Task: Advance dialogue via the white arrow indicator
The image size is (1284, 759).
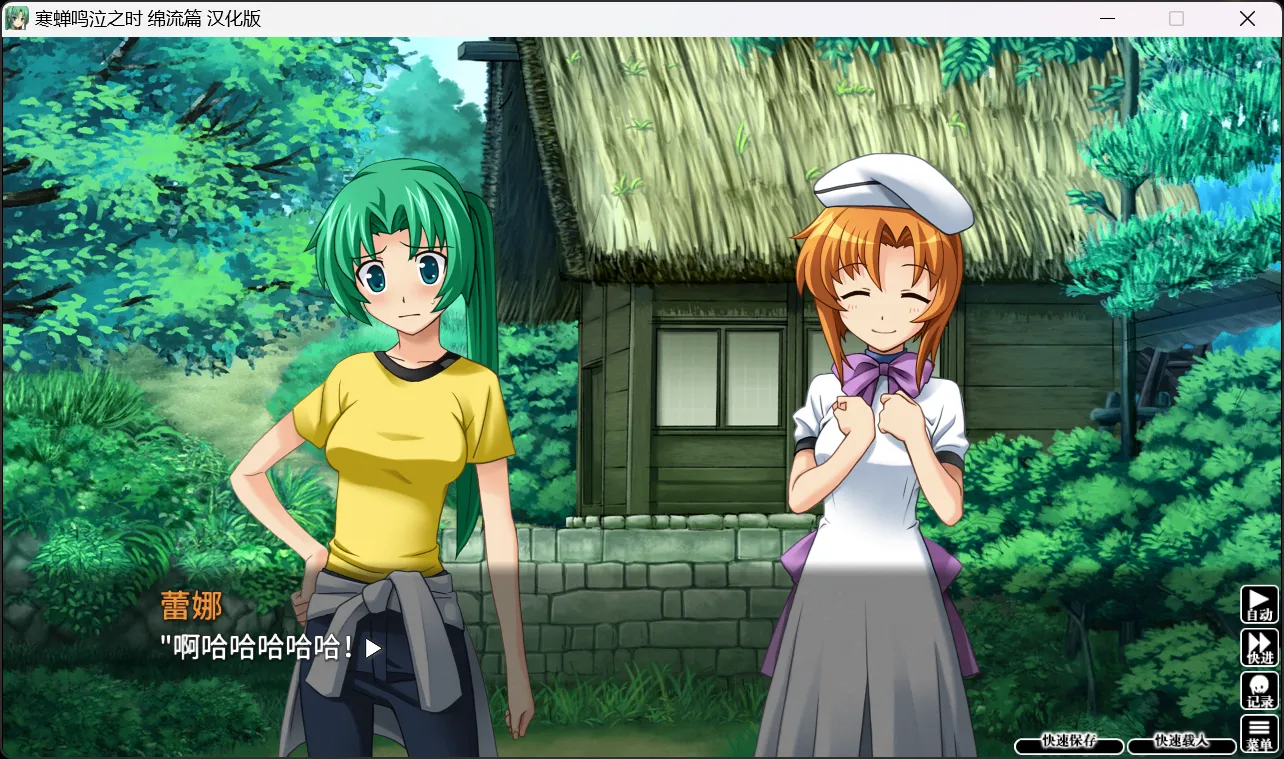Action: 373,648
